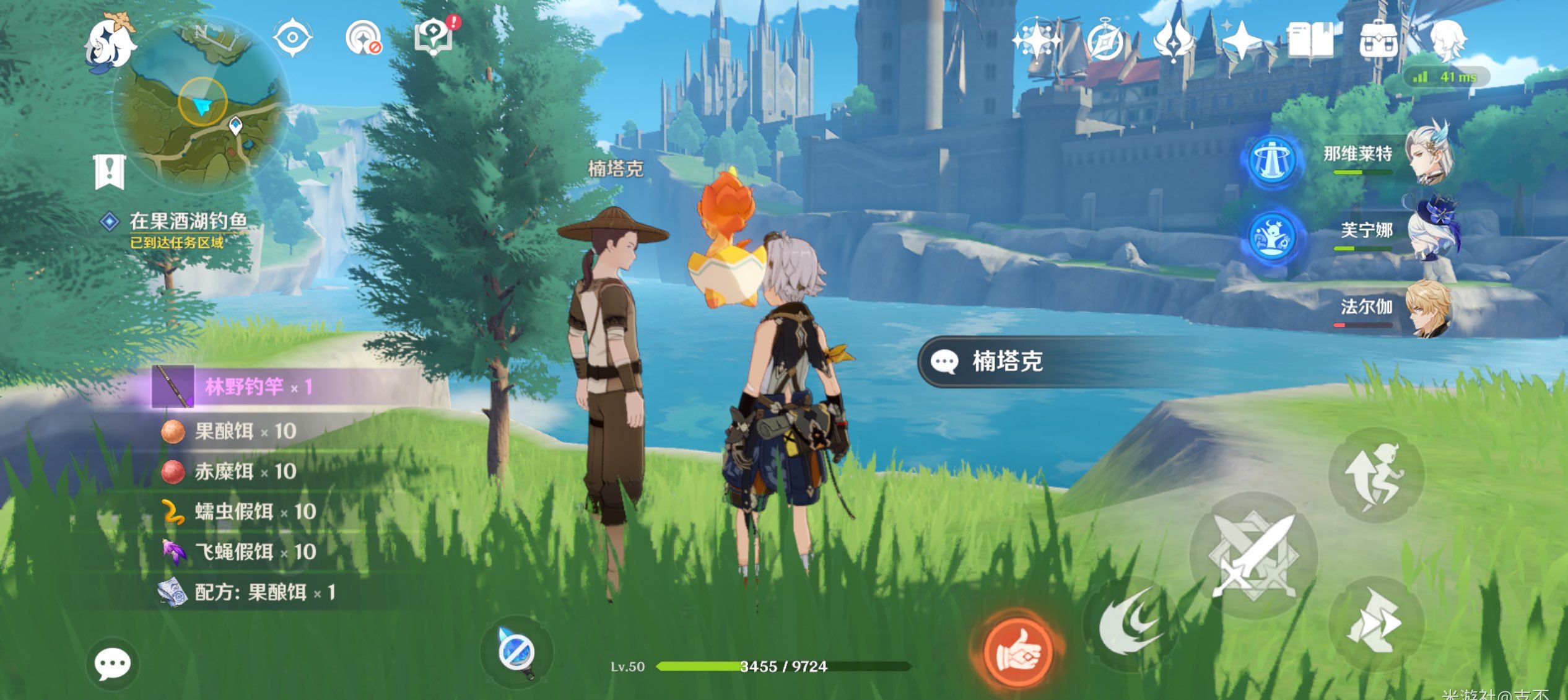Image resolution: width=1568 pixels, height=700 pixels.
Task: Open the circular minimap
Action: (x=203, y=107)
